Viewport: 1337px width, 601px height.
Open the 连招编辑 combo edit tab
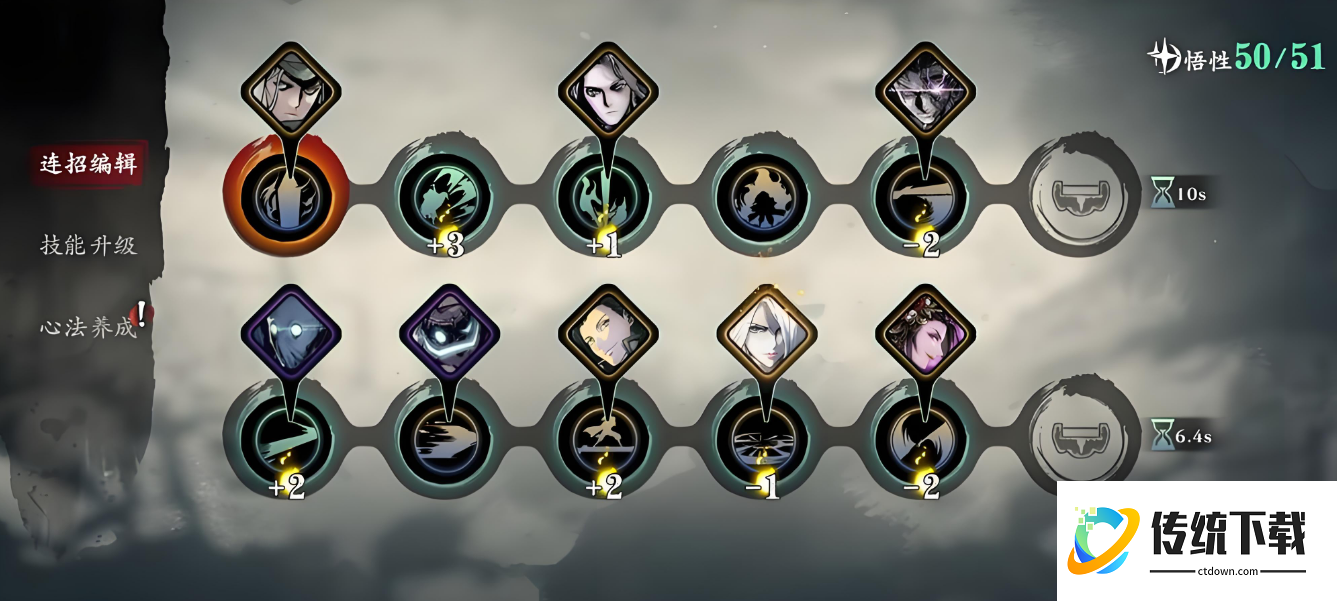click(x=88, y=163)
